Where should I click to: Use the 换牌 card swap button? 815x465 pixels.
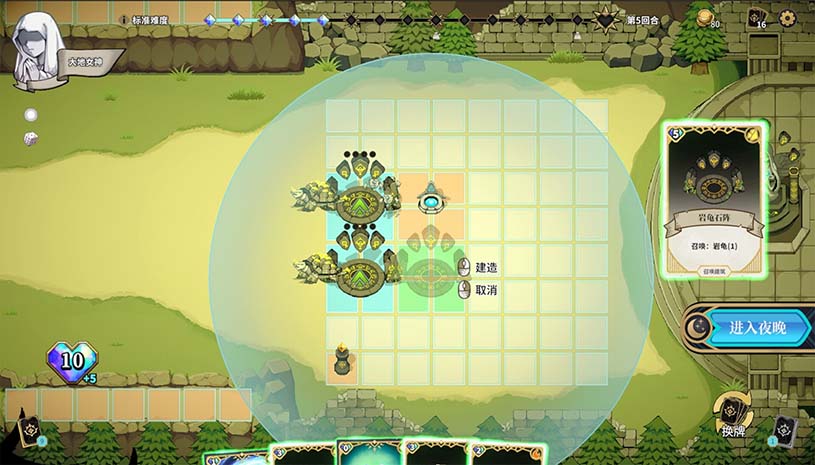coord(733,412)
